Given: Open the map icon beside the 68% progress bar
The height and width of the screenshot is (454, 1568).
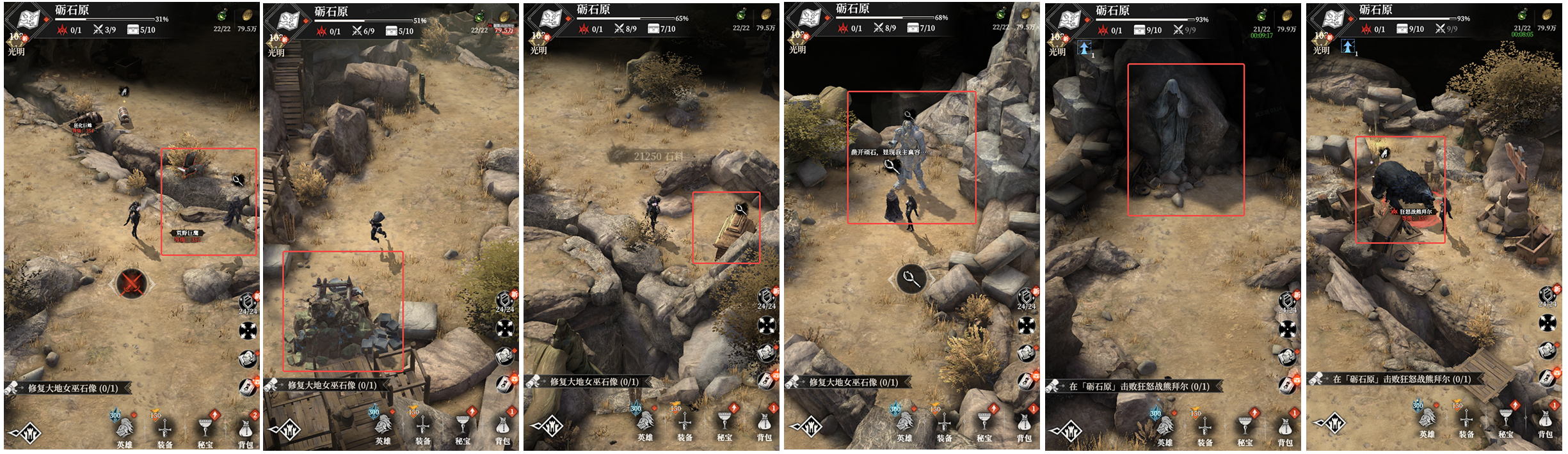Looking at the screenshot, I should [x=809, y=19].
